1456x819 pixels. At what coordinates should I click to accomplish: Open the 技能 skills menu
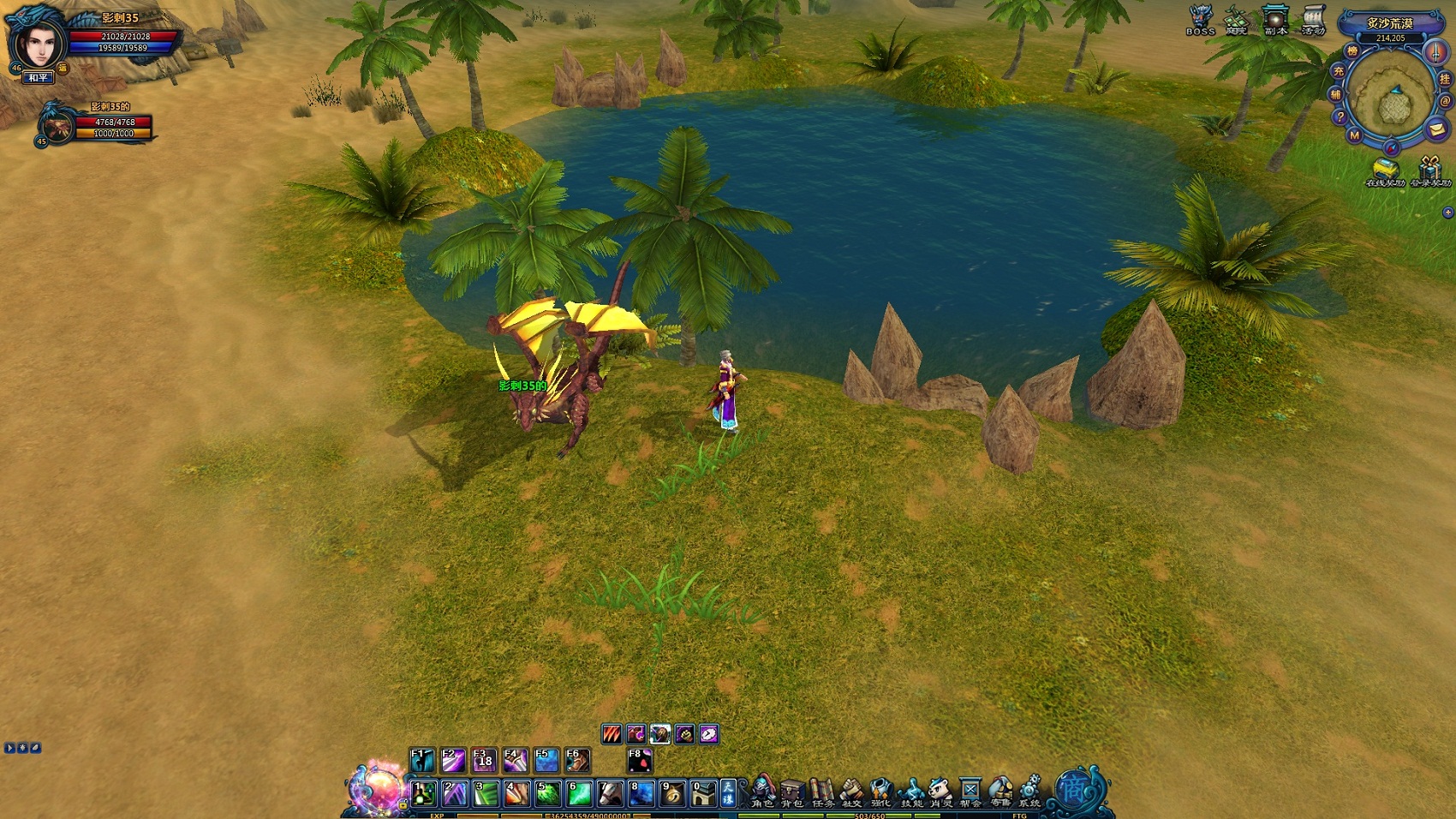click(x=911, y=792)
